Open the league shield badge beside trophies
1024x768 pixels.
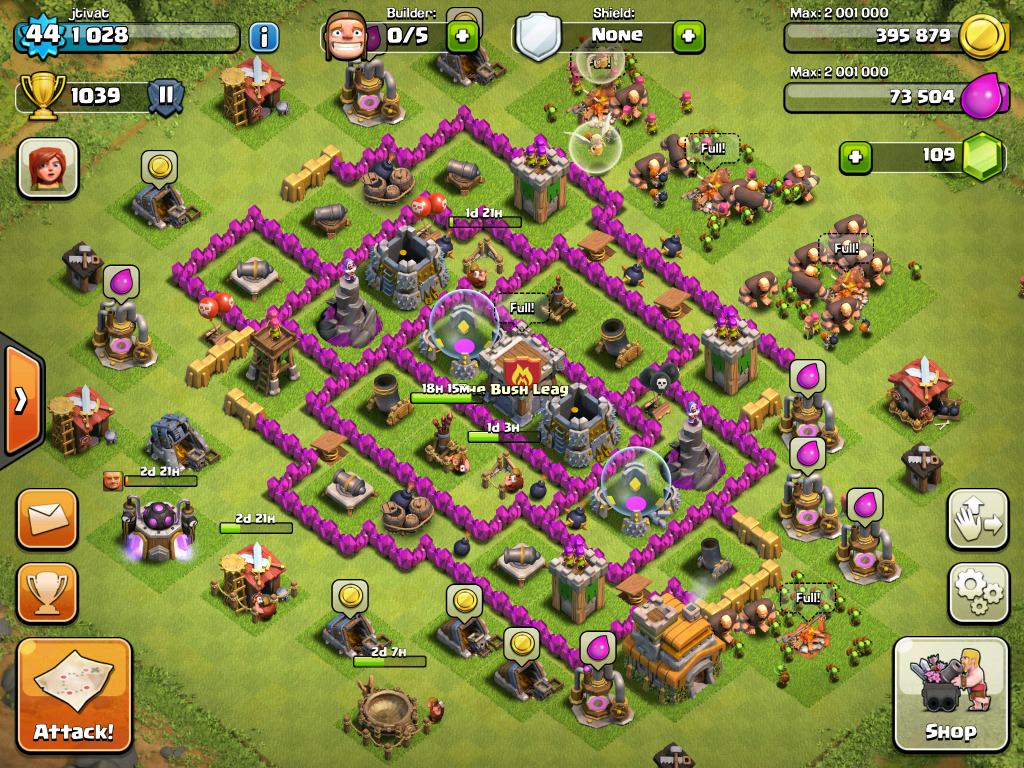[166, 96]
